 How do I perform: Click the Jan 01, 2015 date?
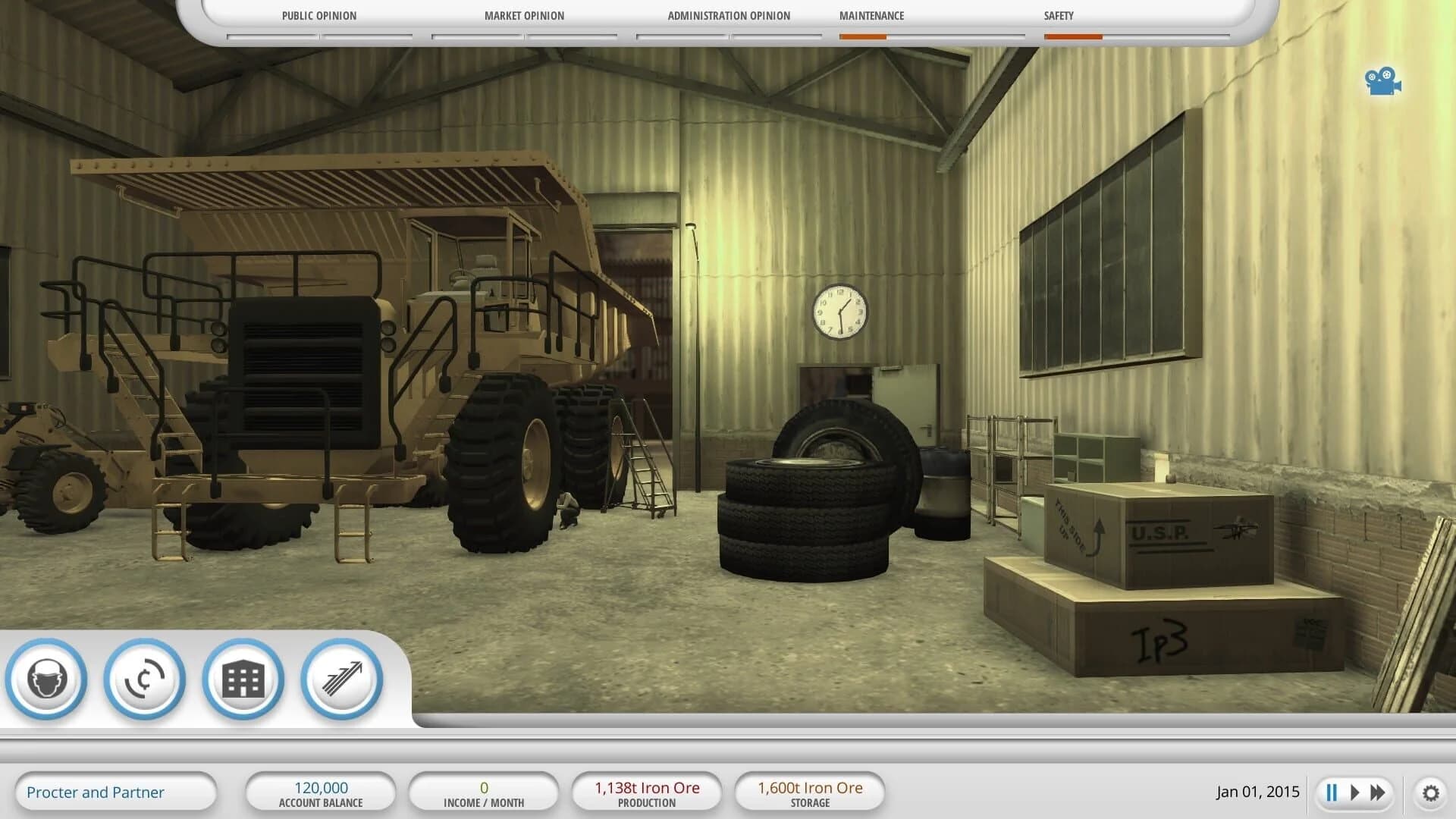point(1258,792)
